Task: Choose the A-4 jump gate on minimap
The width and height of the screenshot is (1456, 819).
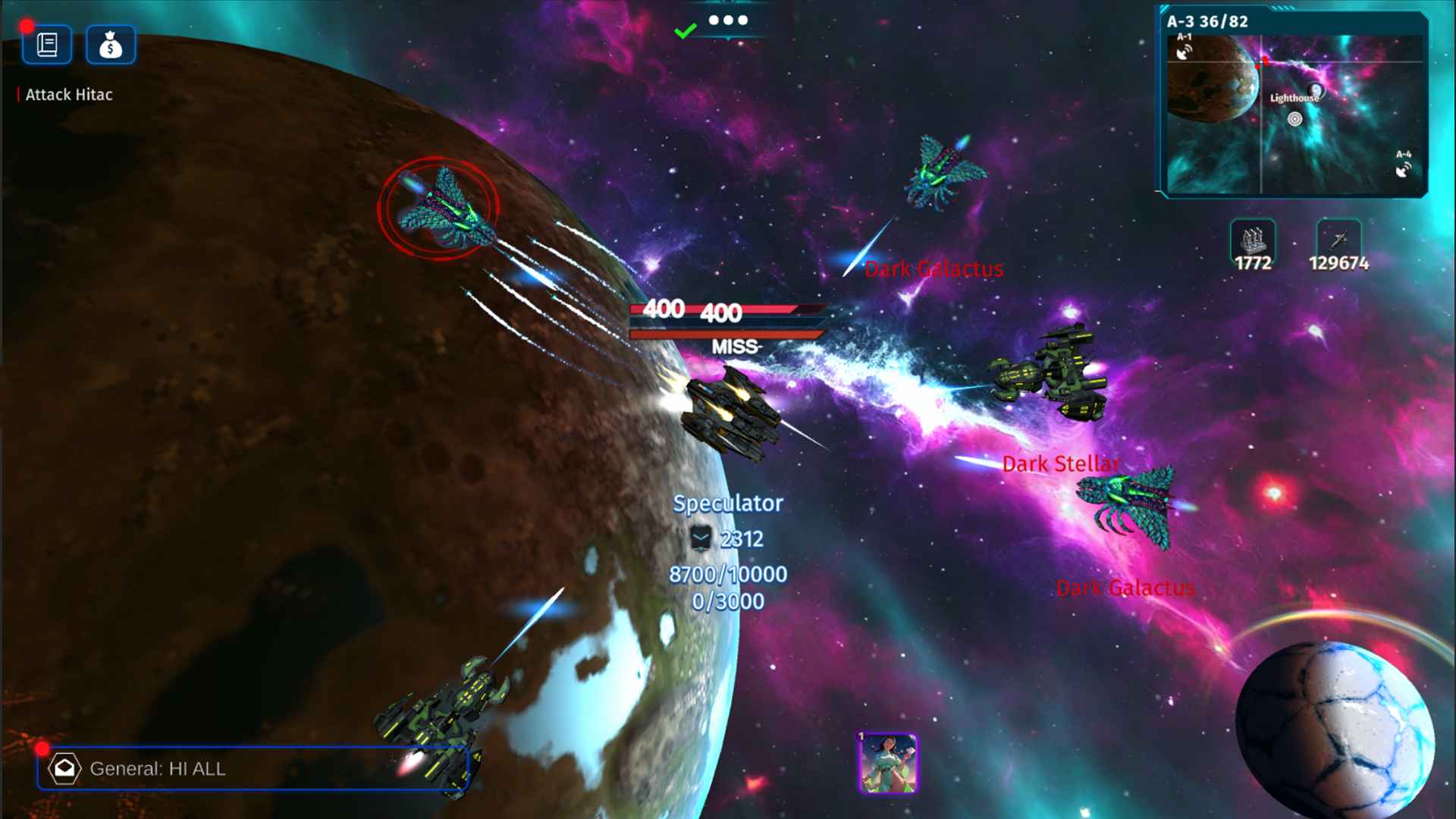Action: tap(1404, 169)
